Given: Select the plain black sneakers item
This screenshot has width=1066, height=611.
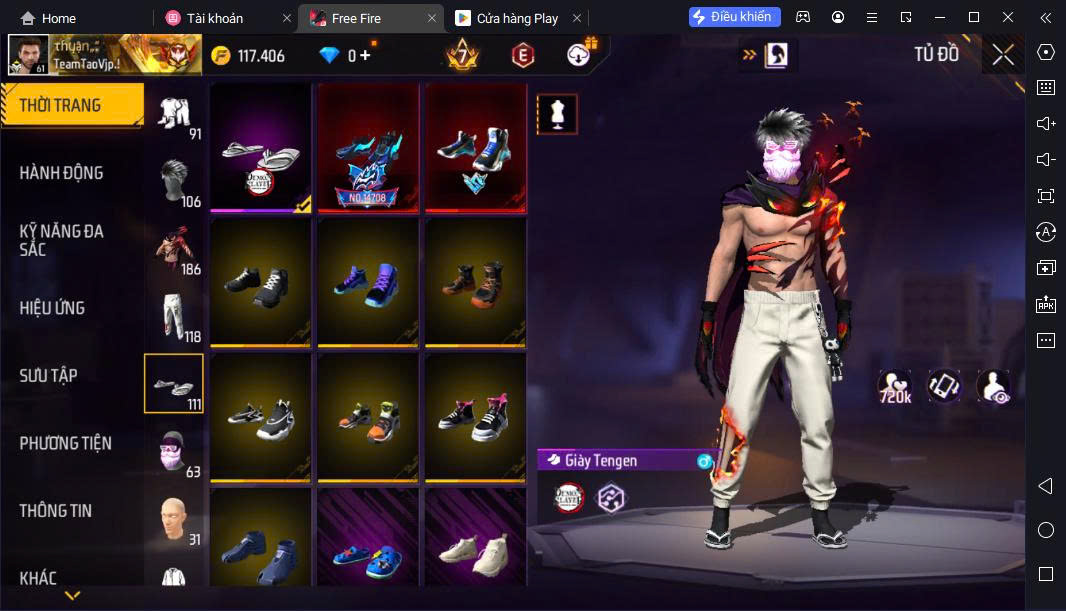Looking at the screenshot, I should point(261,283).
